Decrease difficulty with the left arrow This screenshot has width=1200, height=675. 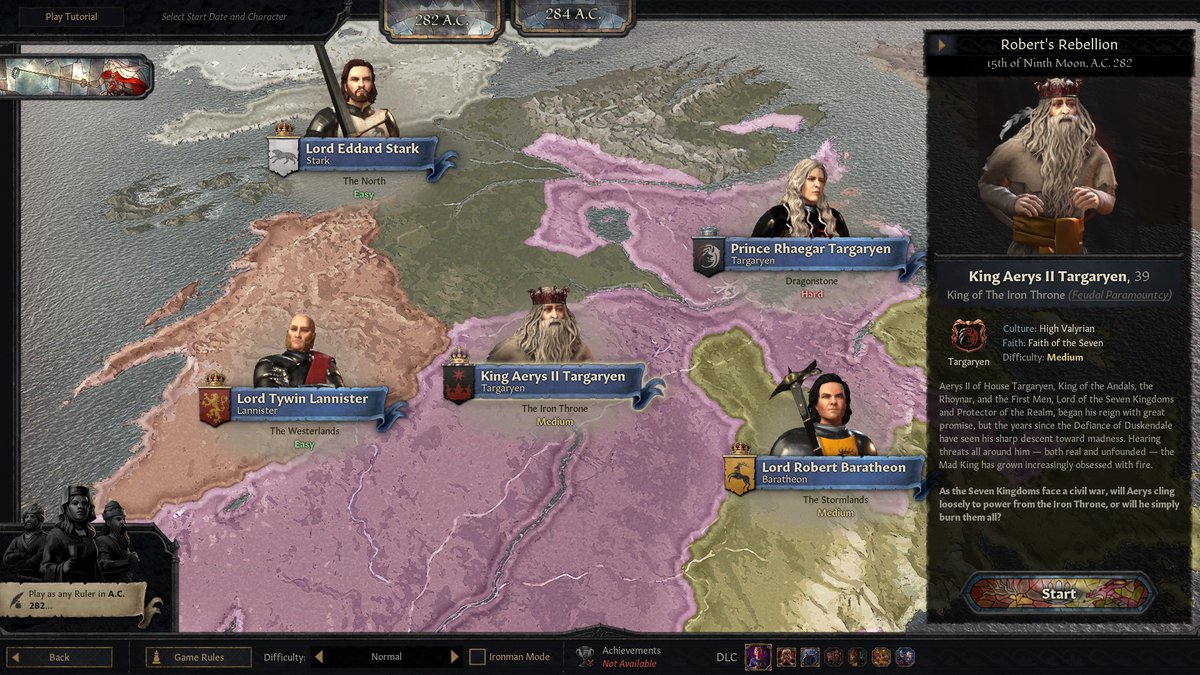(319, 657)
